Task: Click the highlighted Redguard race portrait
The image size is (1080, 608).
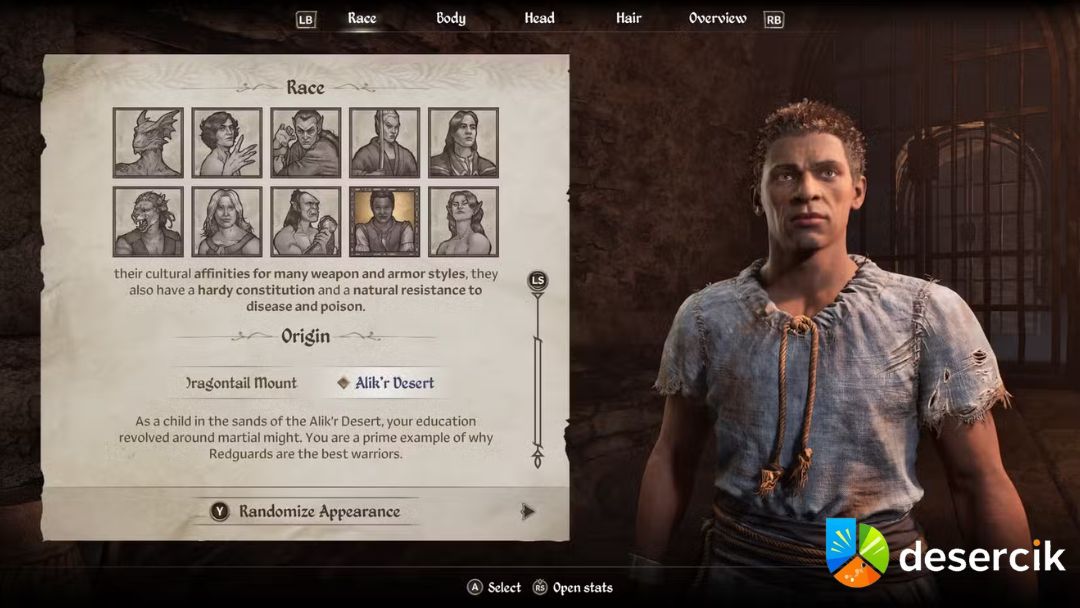Action: pyautogui.click(x=385, y=222)
